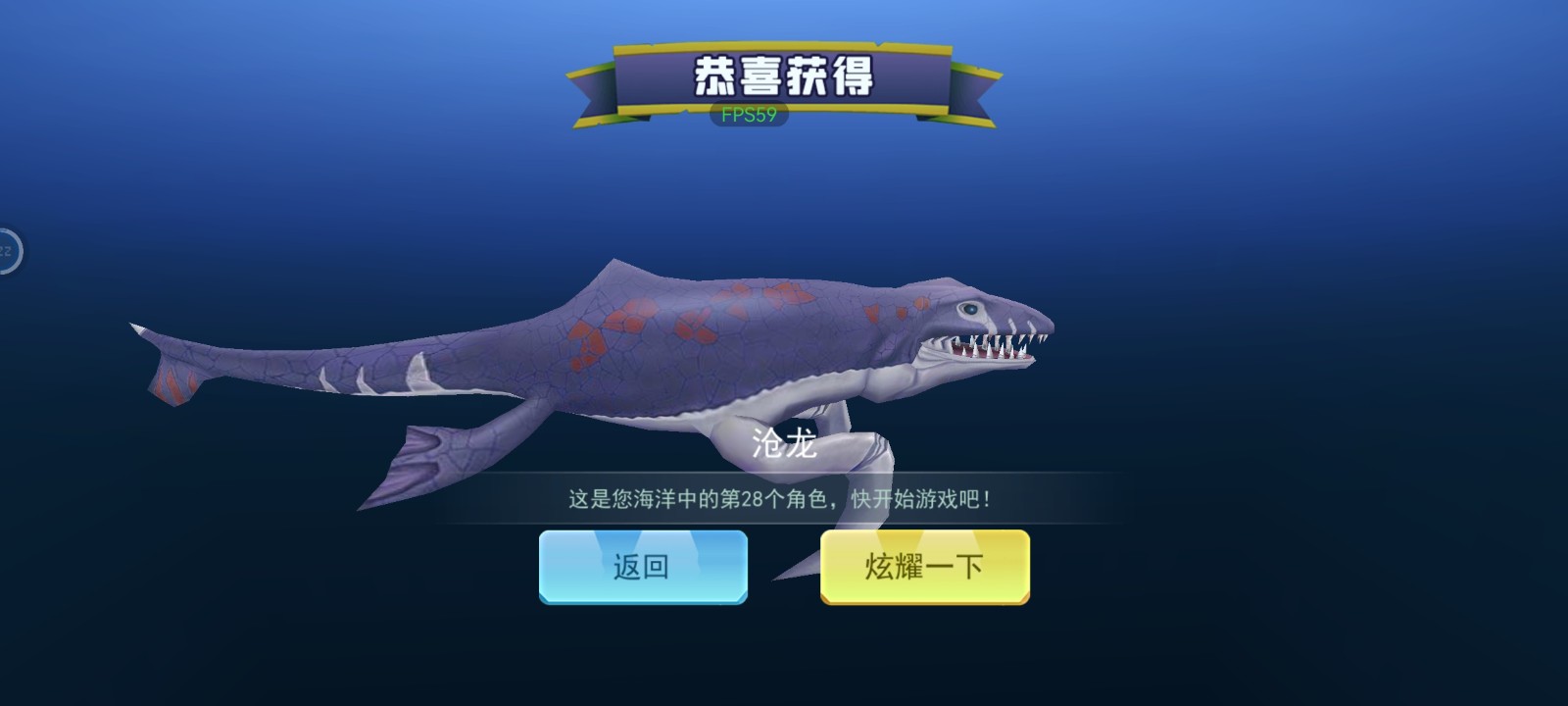The image size is (1568, 706).
Task: Click the blue 返回 button text
Action: 642,567
